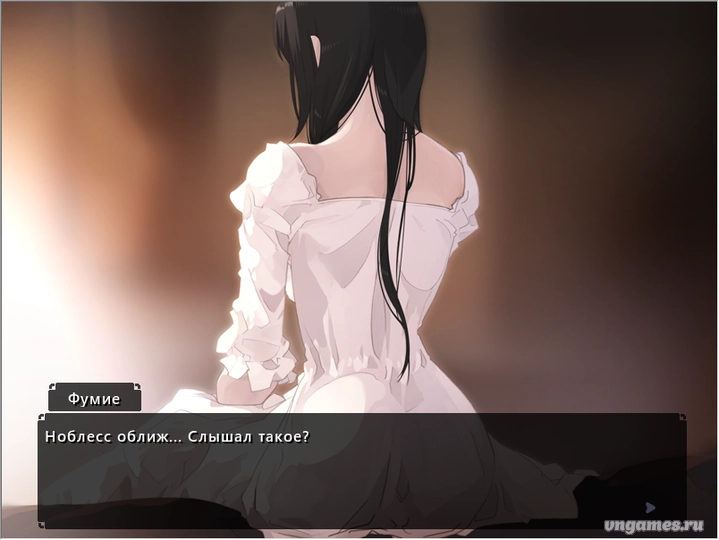Viewport: 719px width, 540px height.
Task: Click the dialogue advance arrow
Action: point(650,507)
